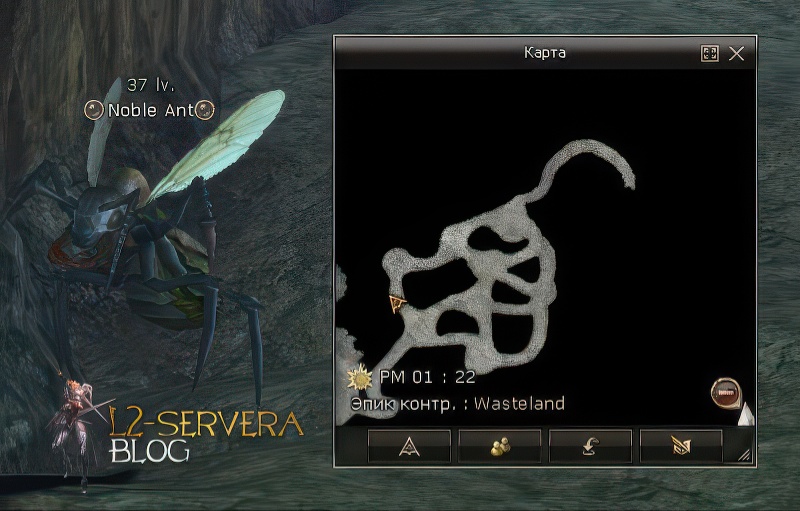Close the Карта map window
The width and height of the screenshot is (800, 511).
737,54
